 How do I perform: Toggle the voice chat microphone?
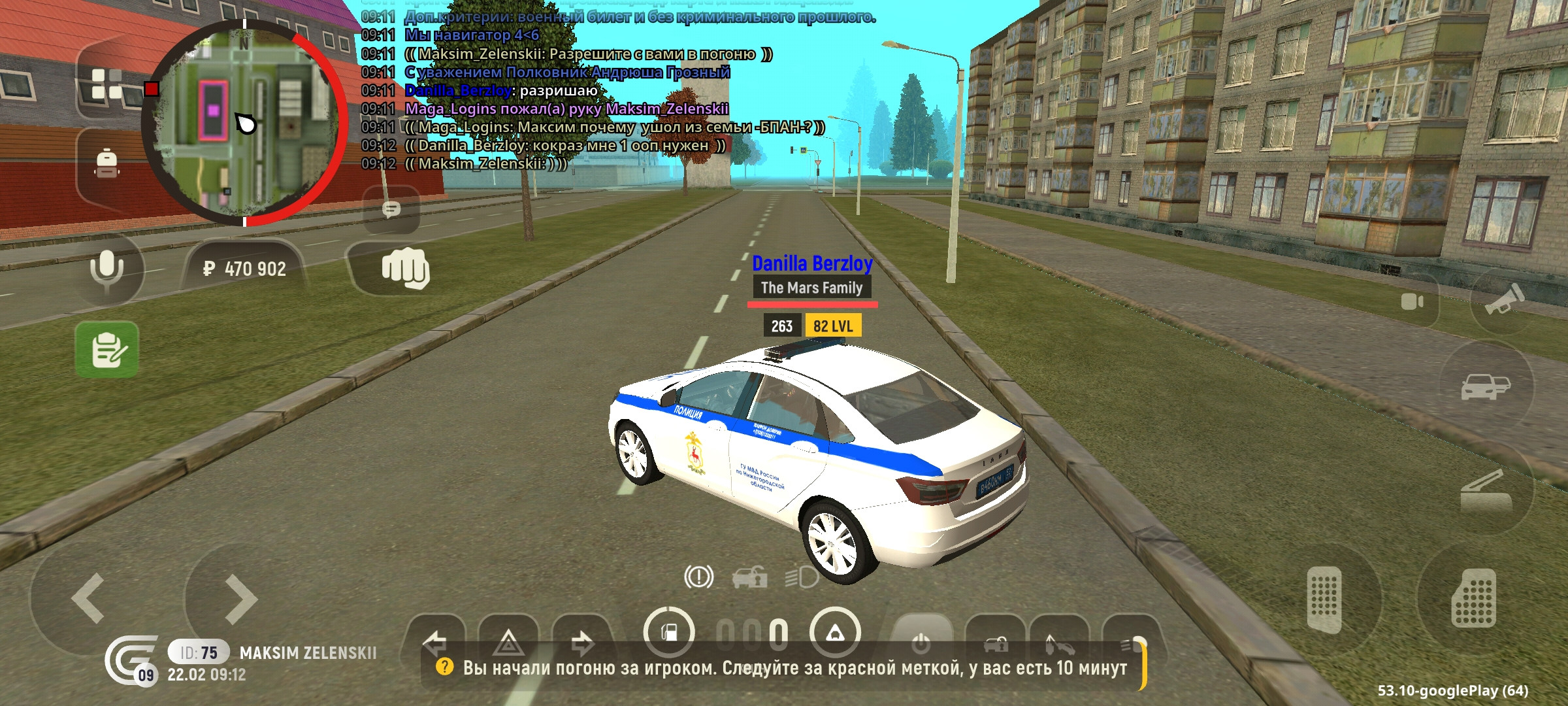(106, 269)
